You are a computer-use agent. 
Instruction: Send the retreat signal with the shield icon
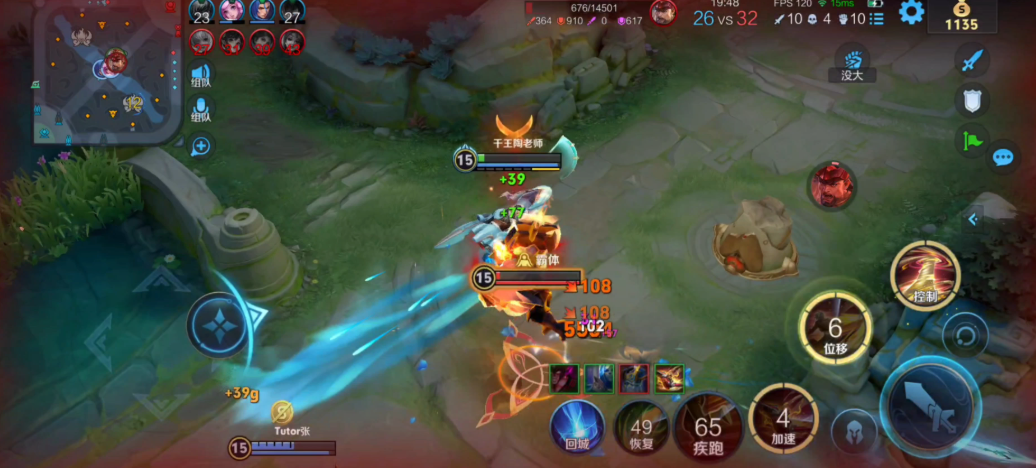(971, 100)
